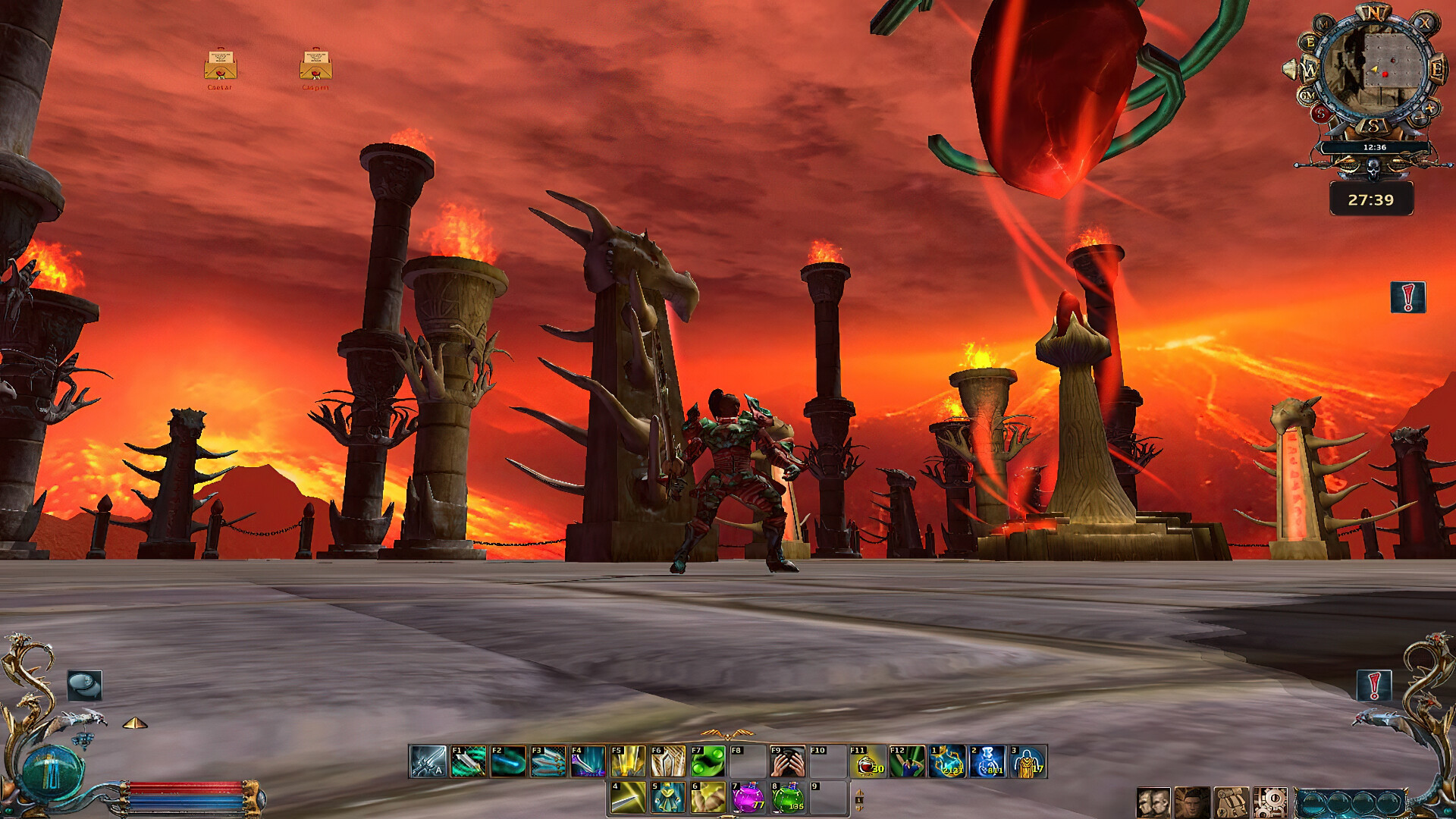Viewport: 1456px width, 819px height.
Task: Use the yellow cloak item in slot 3
Action: coord(1028,761)
